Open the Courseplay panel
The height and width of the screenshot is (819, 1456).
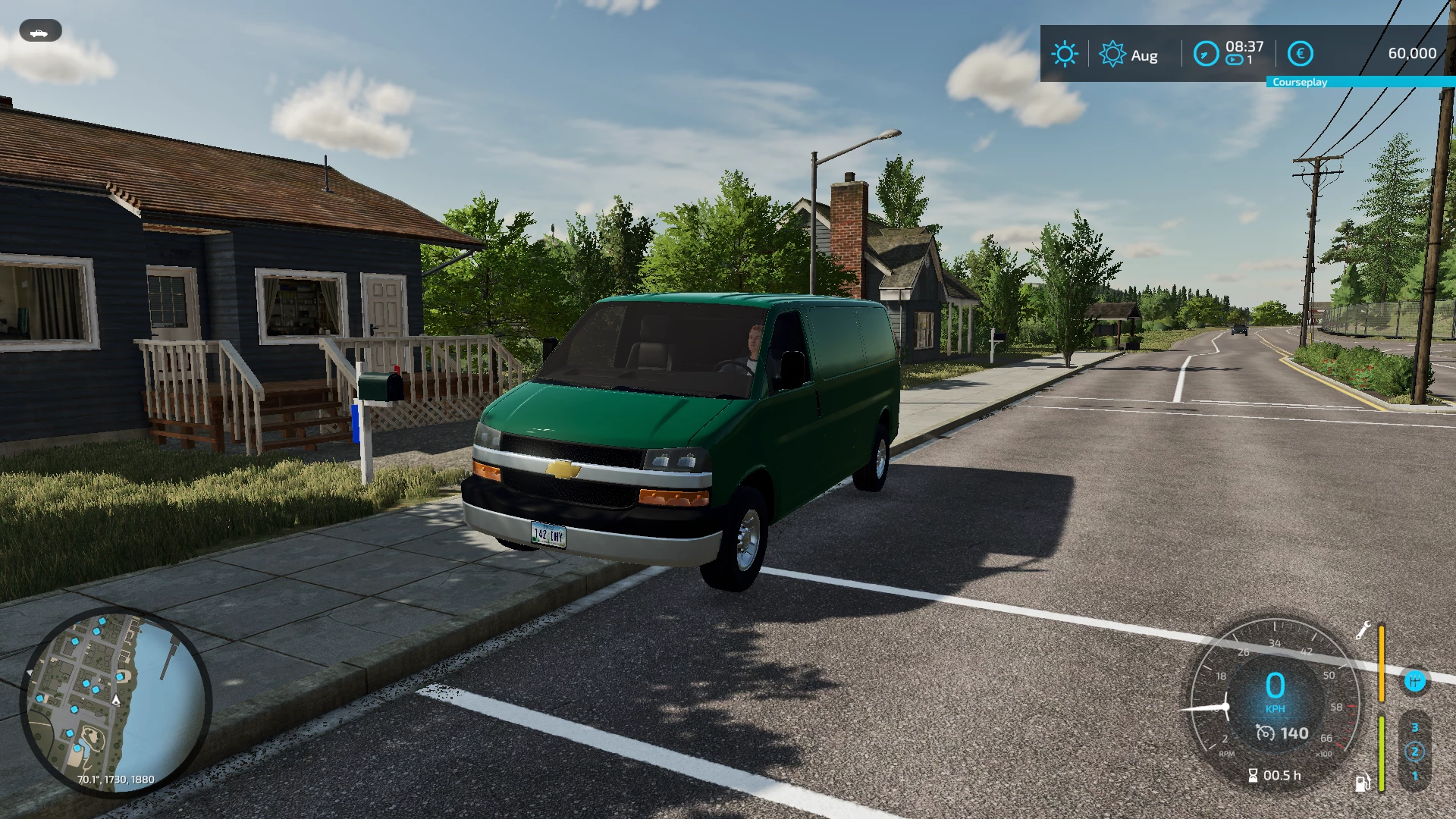(1301, 81)
